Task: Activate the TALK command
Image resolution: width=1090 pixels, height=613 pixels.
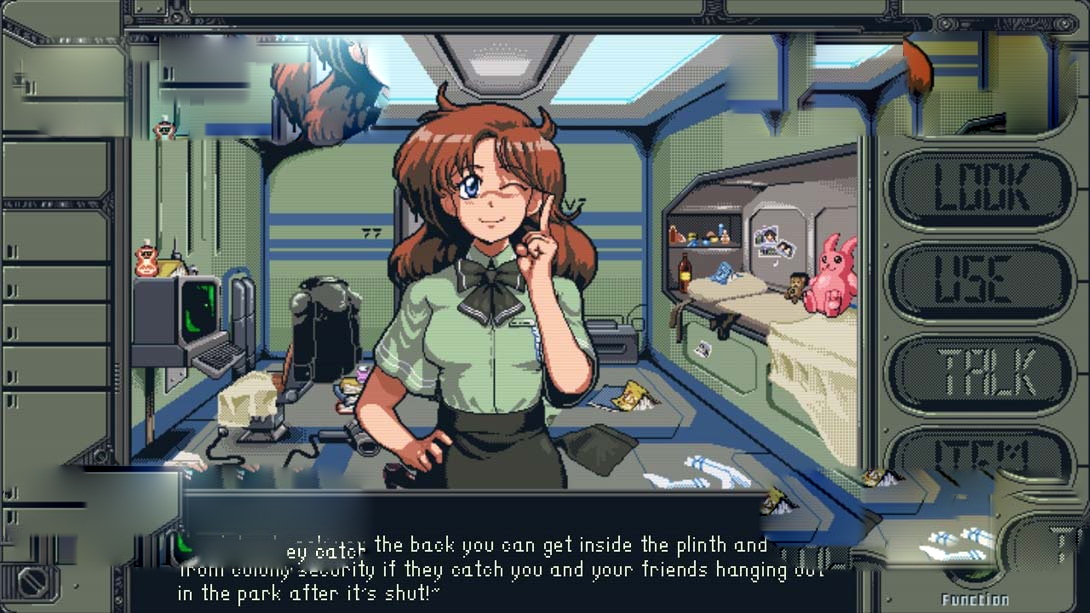Action: coord(980,373)
